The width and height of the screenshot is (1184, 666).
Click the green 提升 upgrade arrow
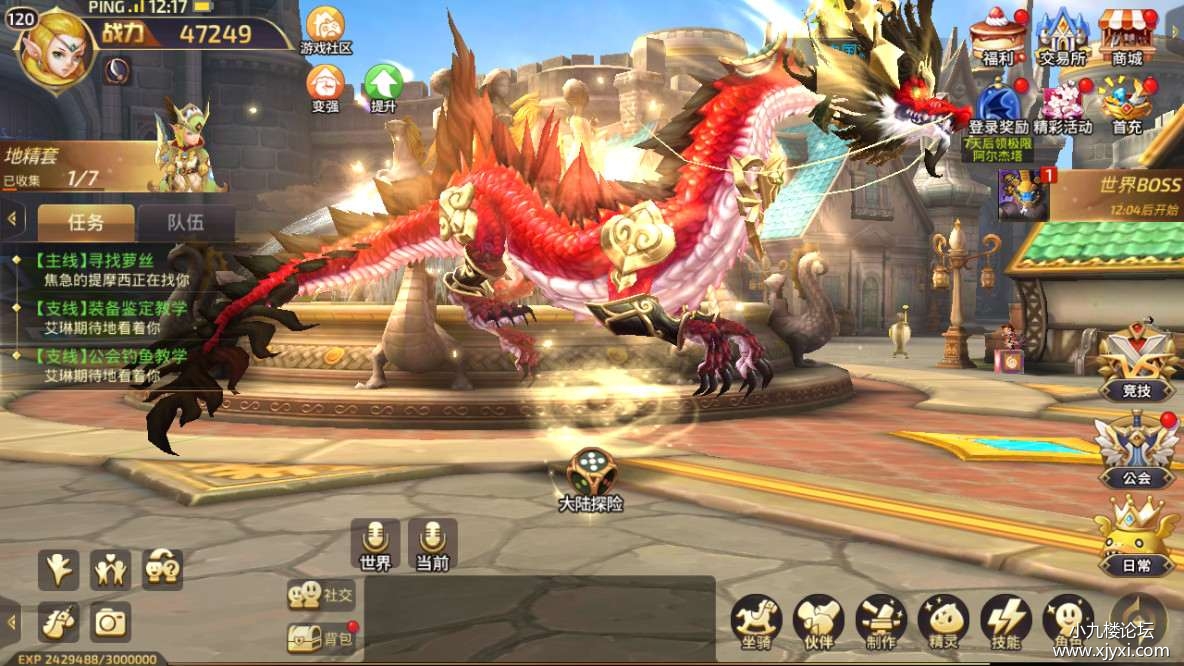tap(383, 87)
